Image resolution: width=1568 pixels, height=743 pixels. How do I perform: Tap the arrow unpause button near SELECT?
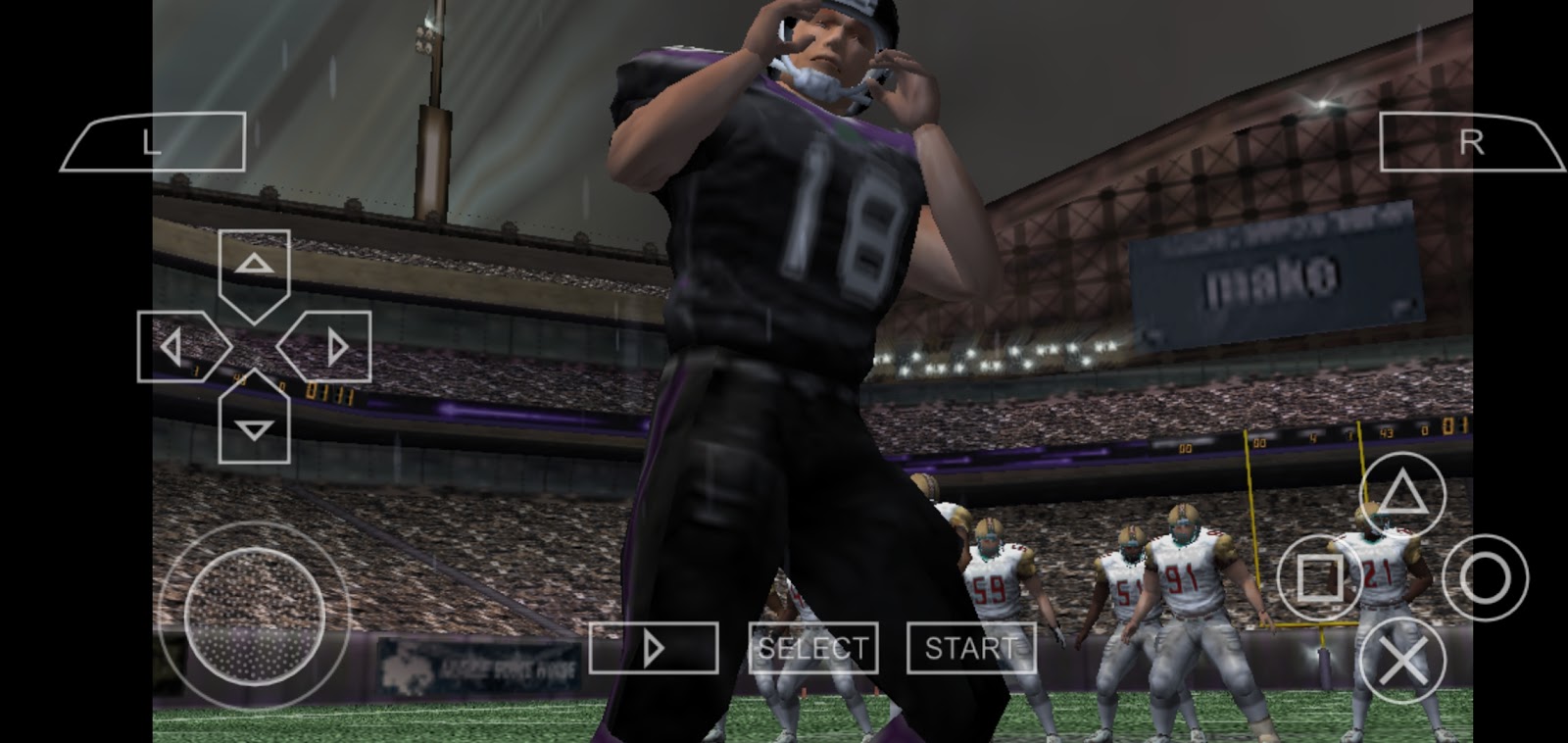coord(655,647)
